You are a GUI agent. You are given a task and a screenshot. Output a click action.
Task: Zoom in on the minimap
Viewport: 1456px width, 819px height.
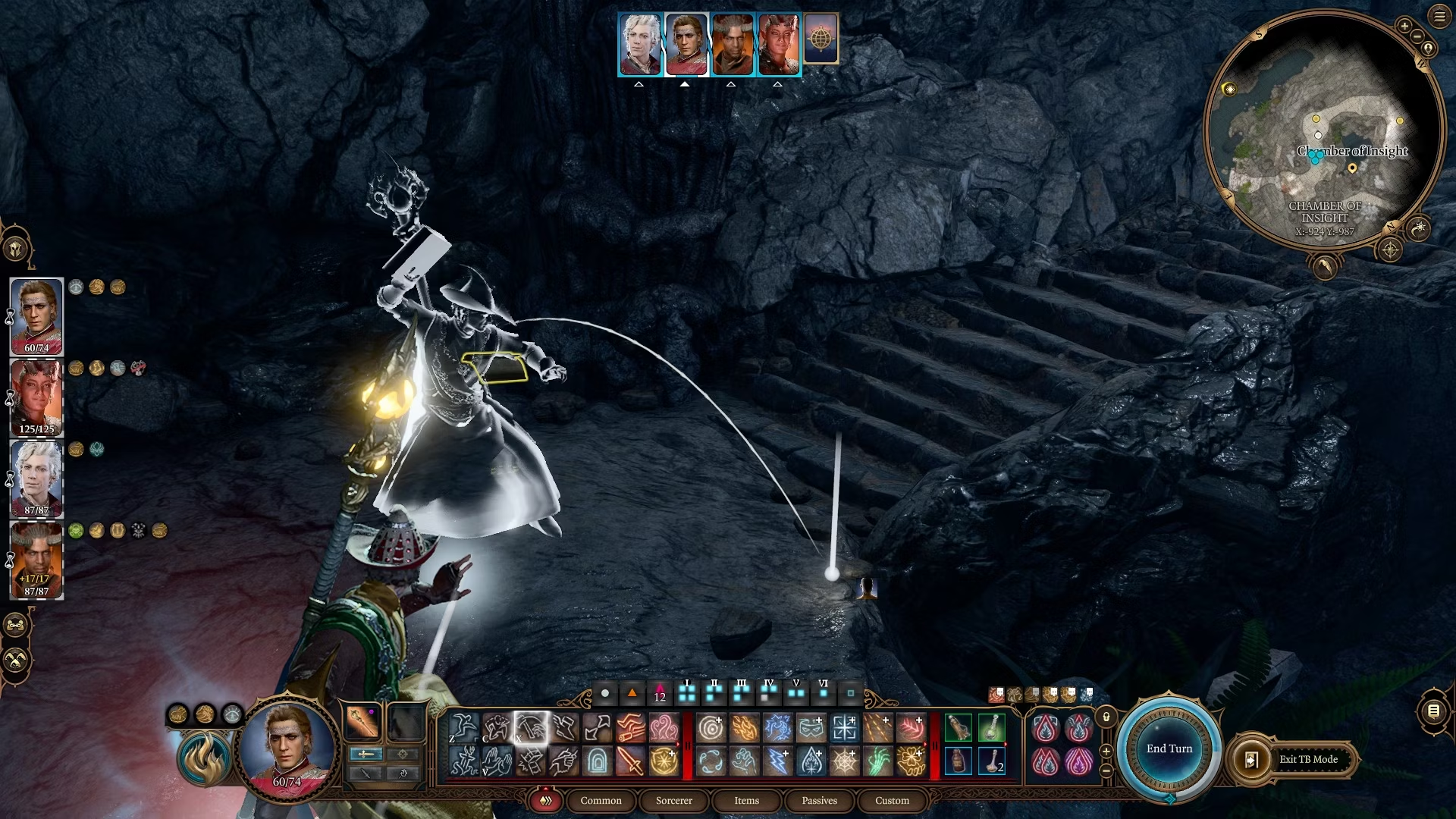1404,26
